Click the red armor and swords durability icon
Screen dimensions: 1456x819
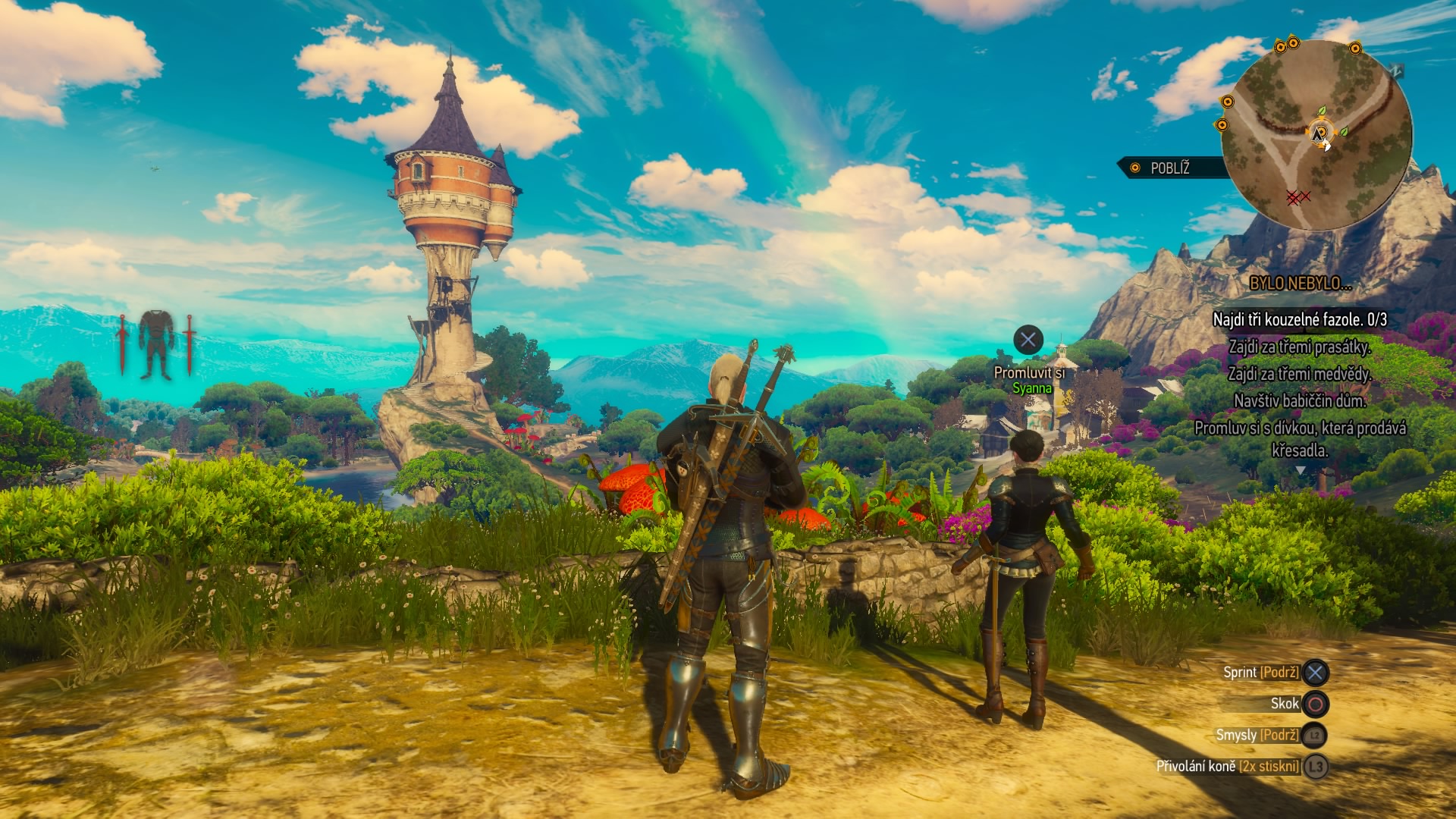point(156,345)
